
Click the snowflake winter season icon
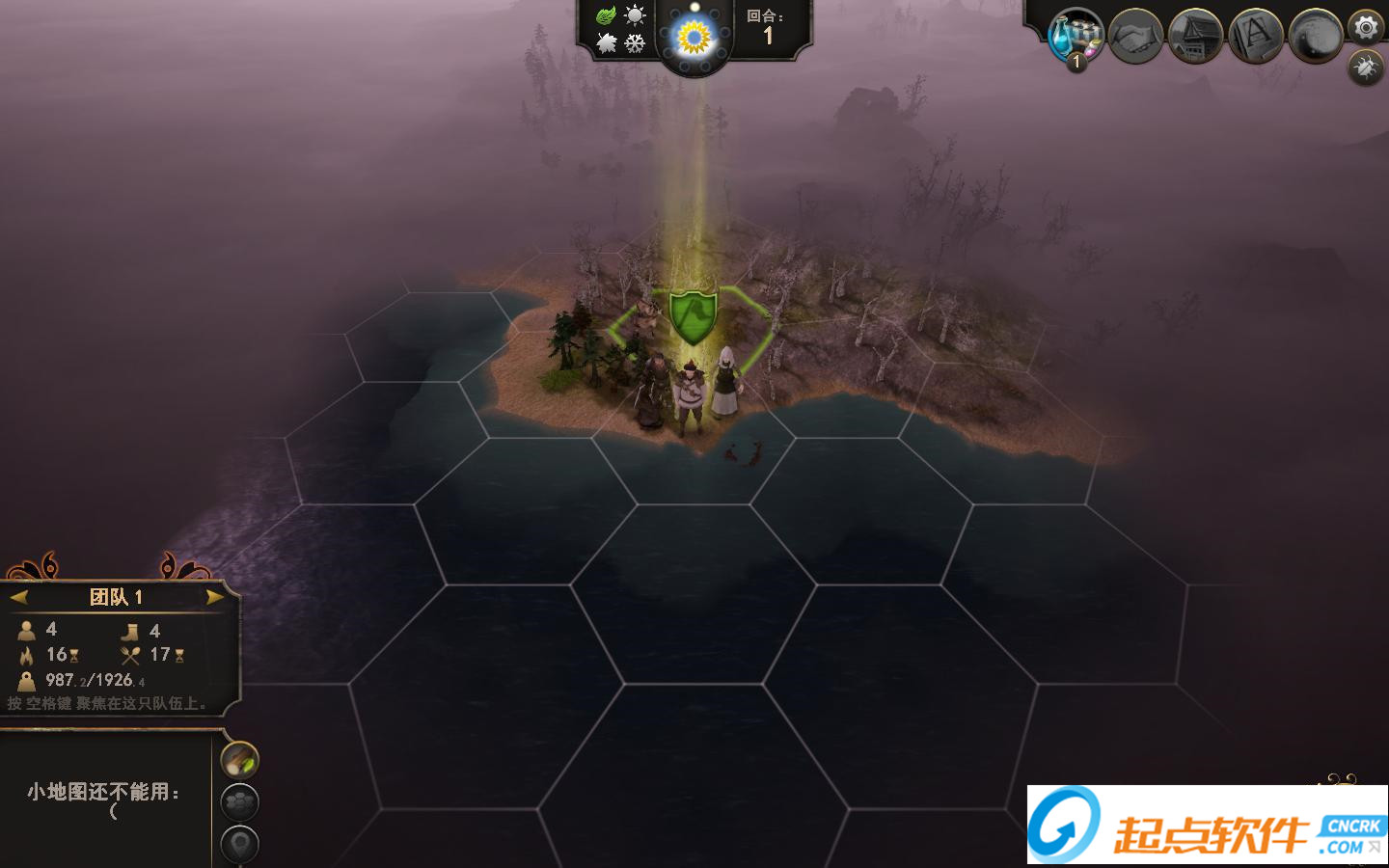coord(635,43)
